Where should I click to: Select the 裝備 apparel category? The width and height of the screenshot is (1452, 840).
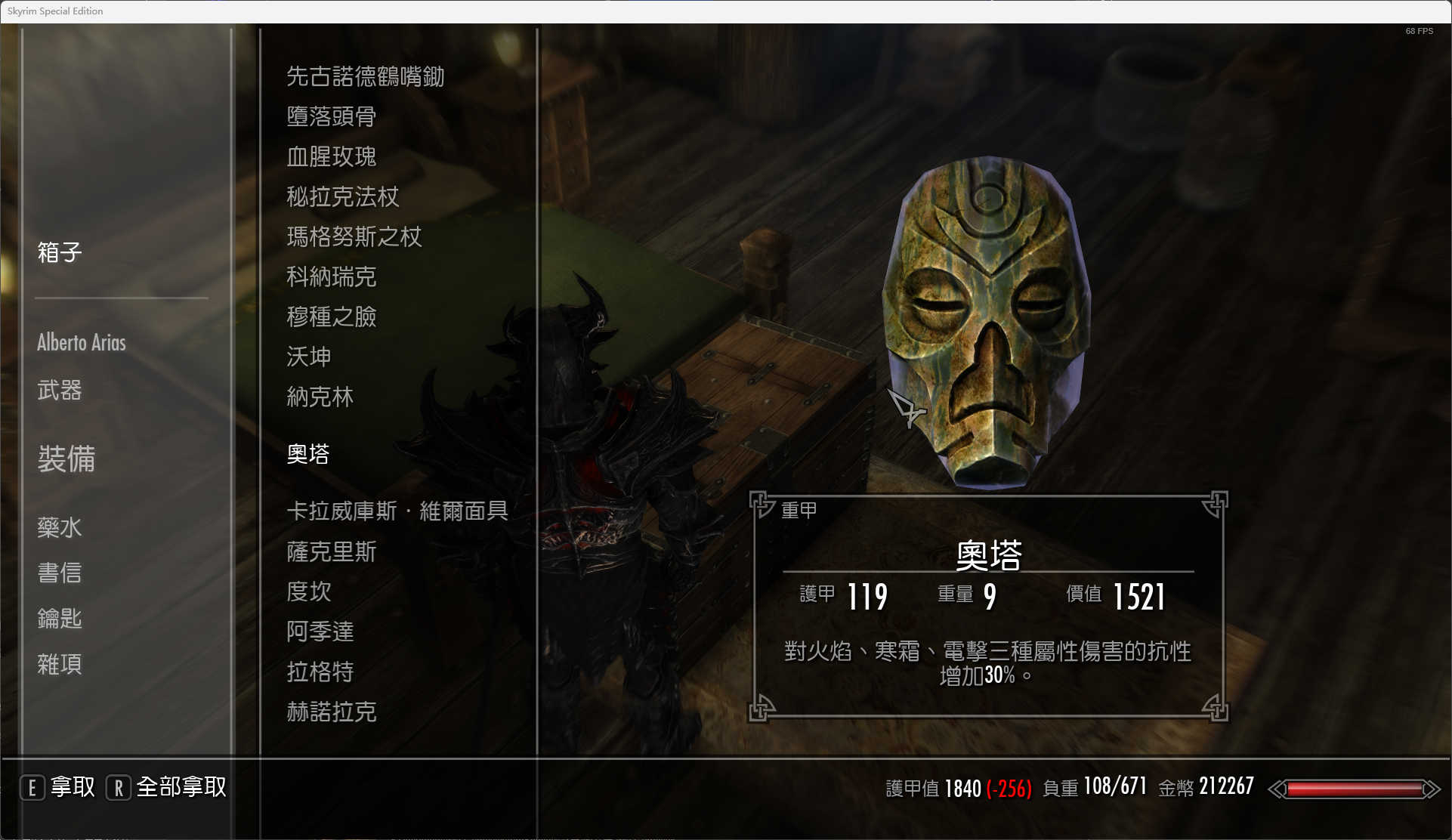[x=66, y=459]
